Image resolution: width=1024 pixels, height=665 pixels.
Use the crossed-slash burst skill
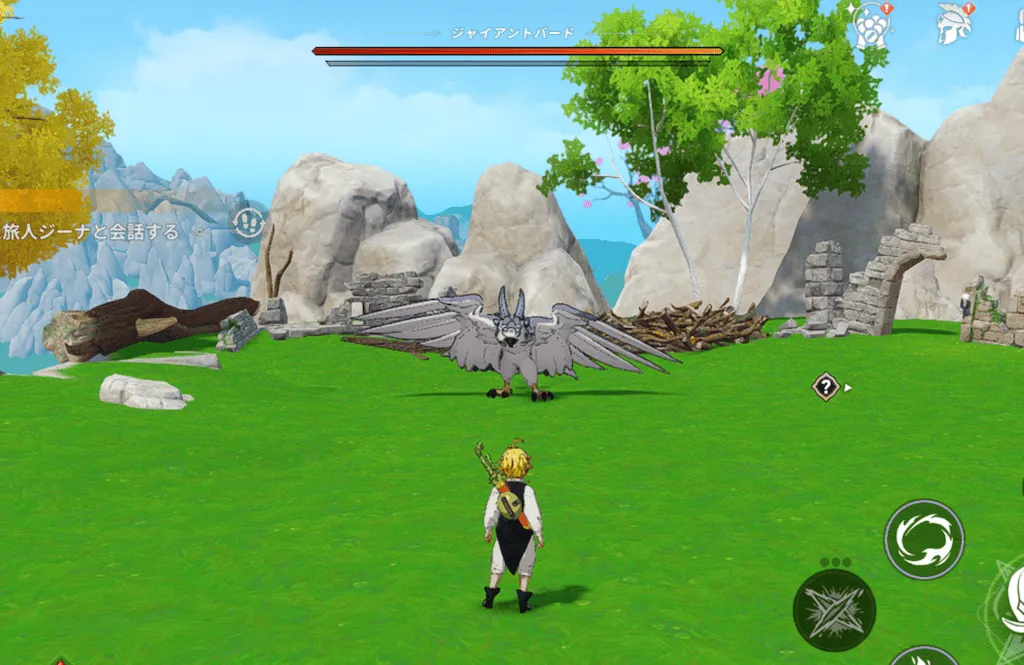tap(834, 610)
